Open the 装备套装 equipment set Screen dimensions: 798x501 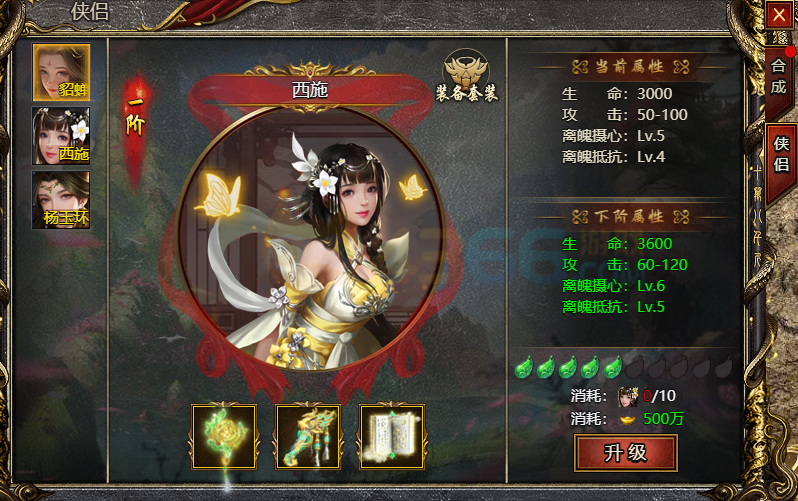tap(467, 75)
